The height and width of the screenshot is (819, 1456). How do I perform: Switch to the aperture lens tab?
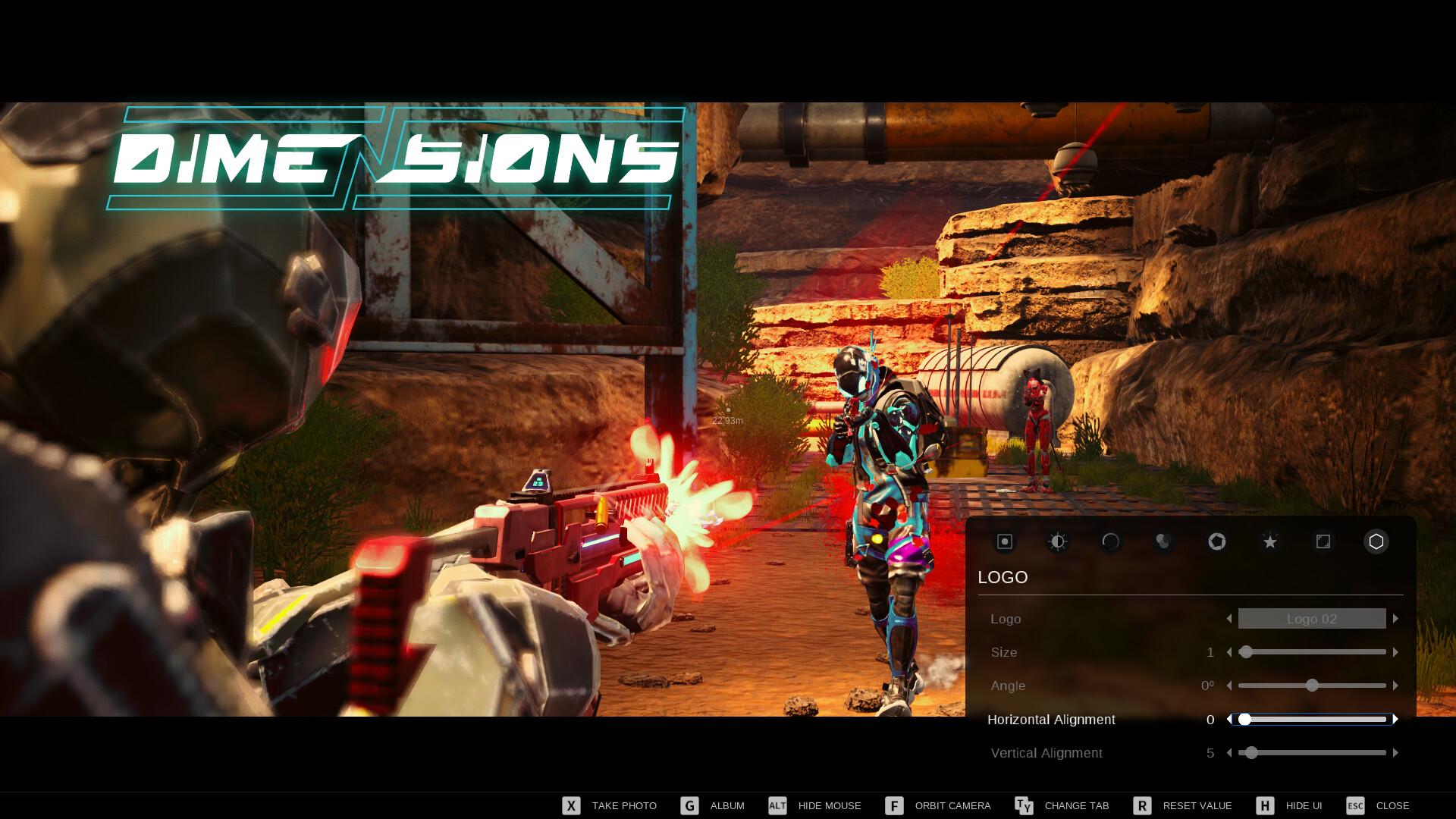1216,541
